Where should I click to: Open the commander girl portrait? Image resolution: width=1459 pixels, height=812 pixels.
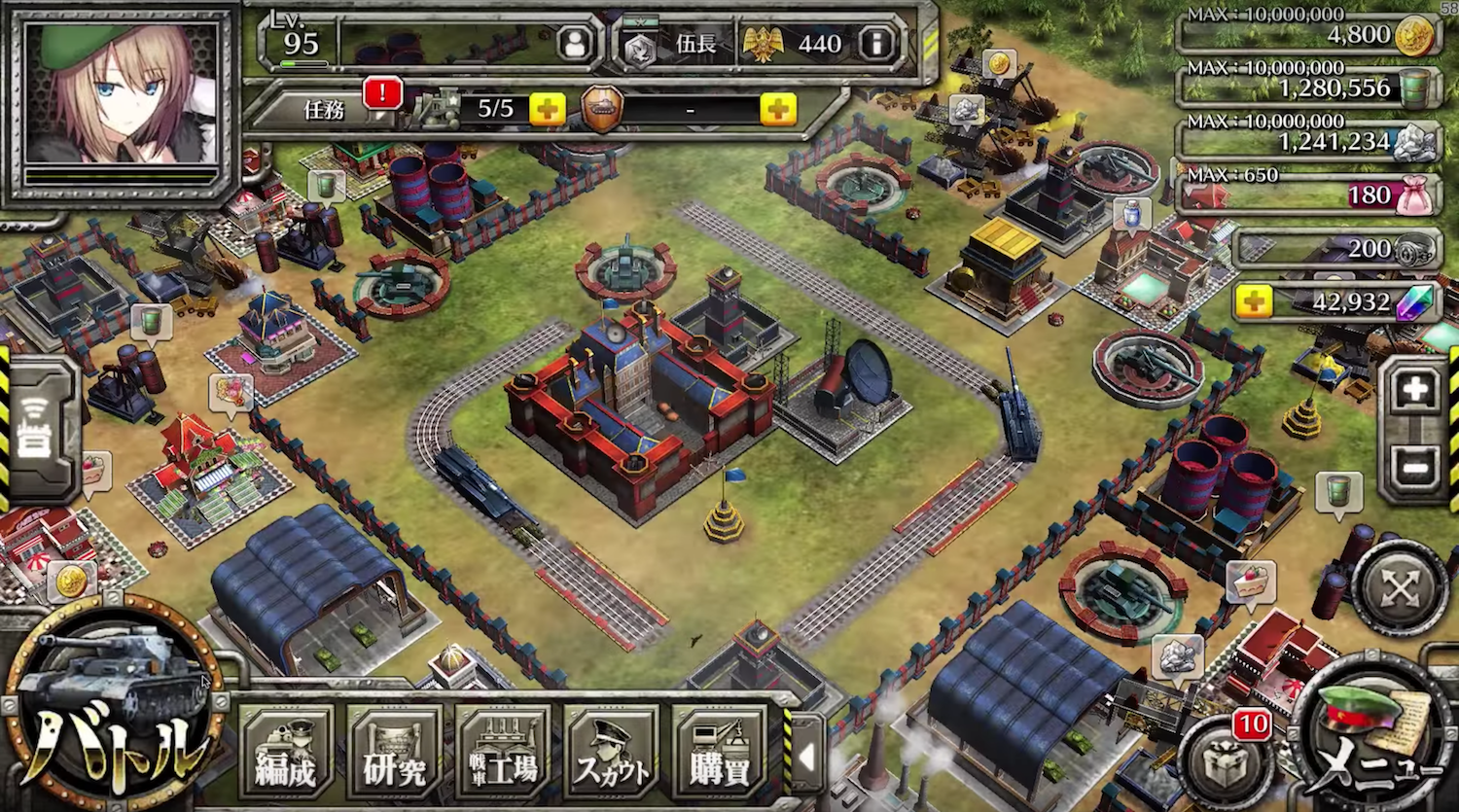[121, 97]
